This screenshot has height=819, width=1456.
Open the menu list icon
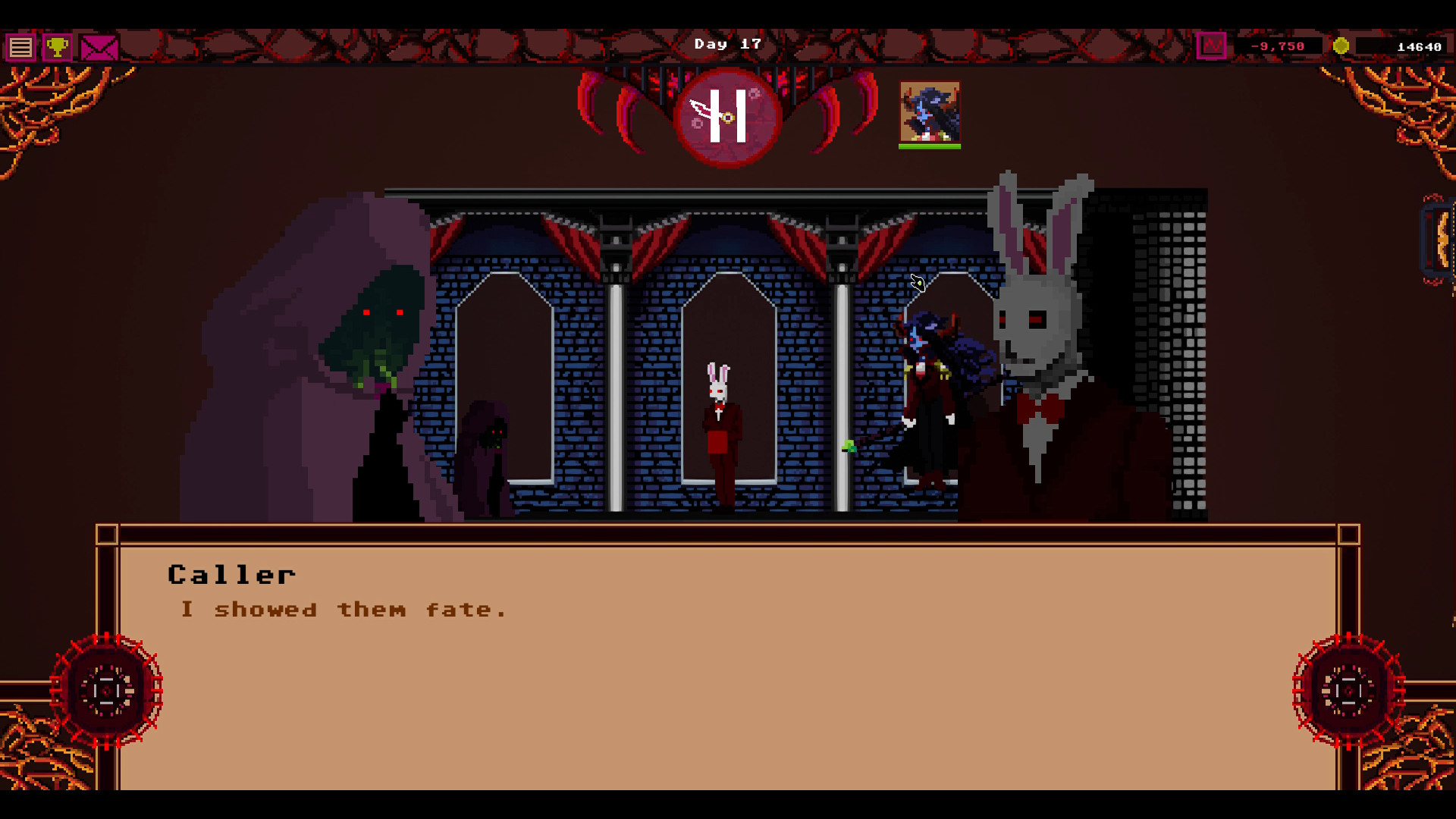pos(20,46)
